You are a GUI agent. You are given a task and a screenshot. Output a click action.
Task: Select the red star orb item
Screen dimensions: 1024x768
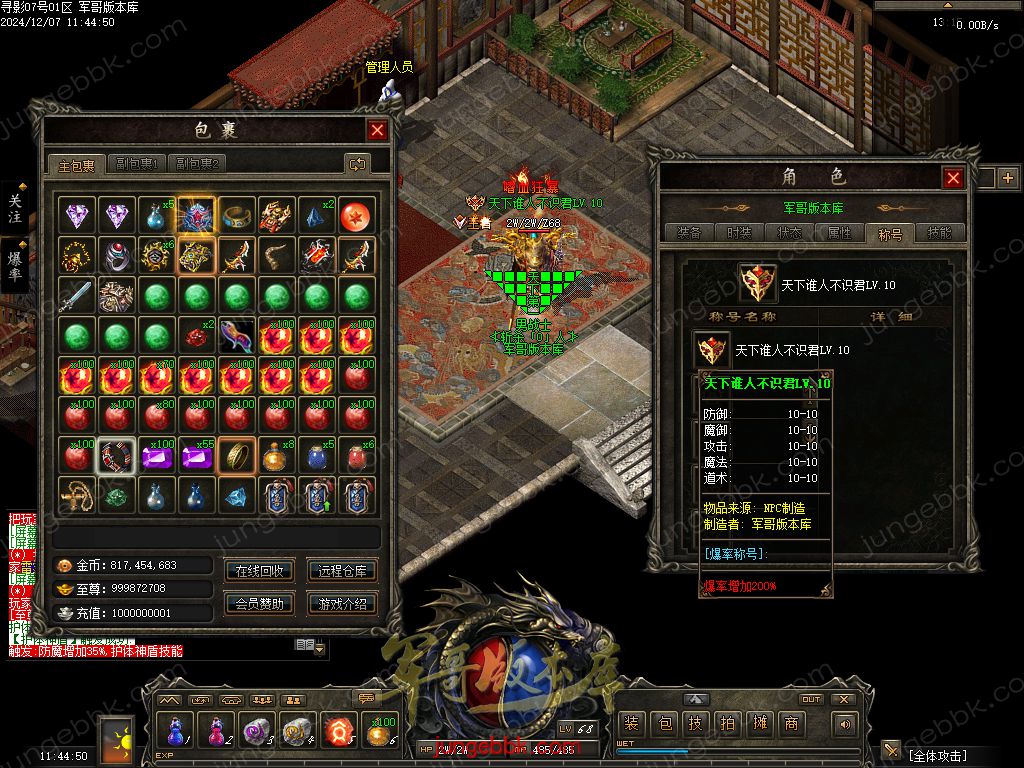pos(357,215)
